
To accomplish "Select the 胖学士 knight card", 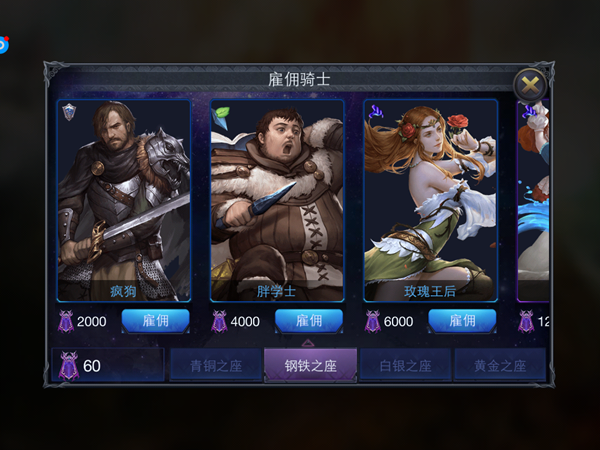I will (277, 200).
